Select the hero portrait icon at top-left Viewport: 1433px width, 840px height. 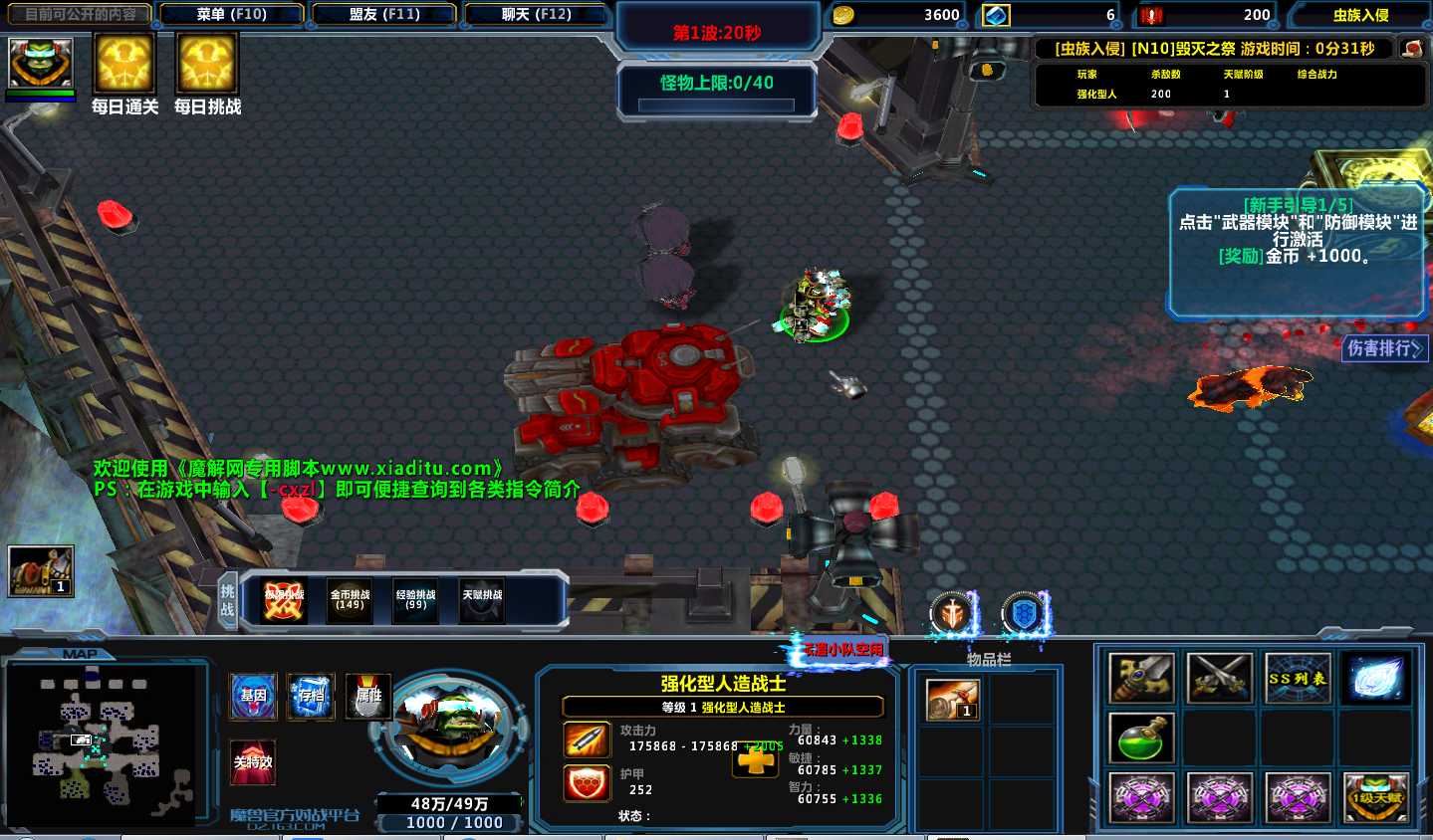(41, 64)
